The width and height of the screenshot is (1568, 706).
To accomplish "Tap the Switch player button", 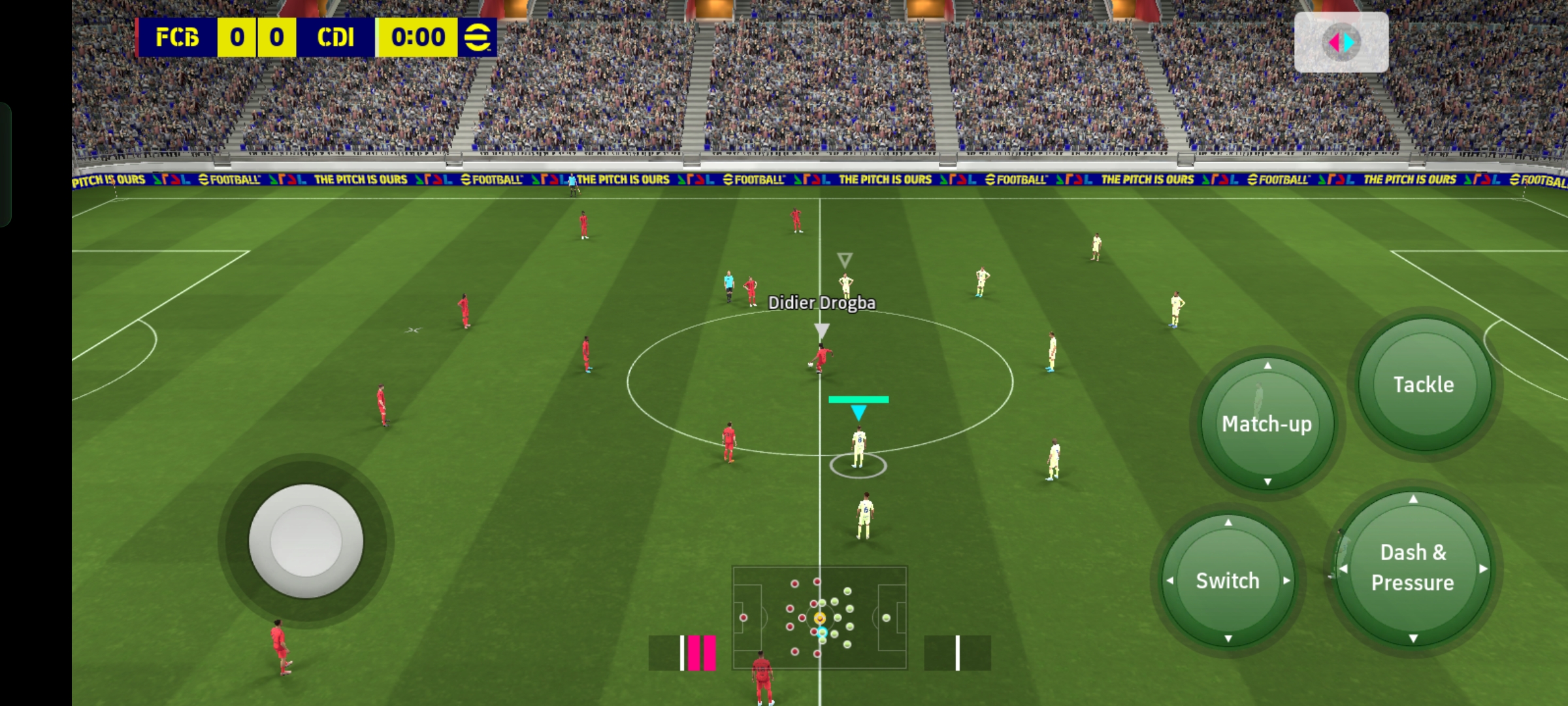I will [x=1228, y=580].
